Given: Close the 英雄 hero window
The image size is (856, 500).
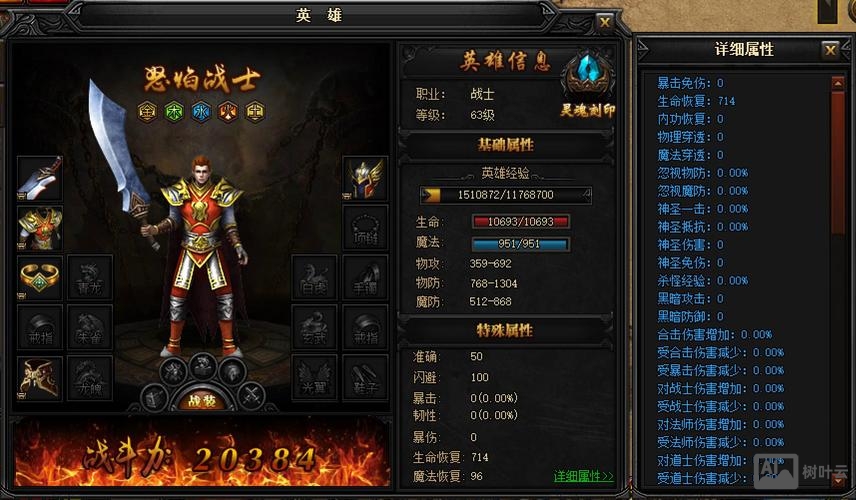Looking at the screenshot, I should tap(604, 21).
